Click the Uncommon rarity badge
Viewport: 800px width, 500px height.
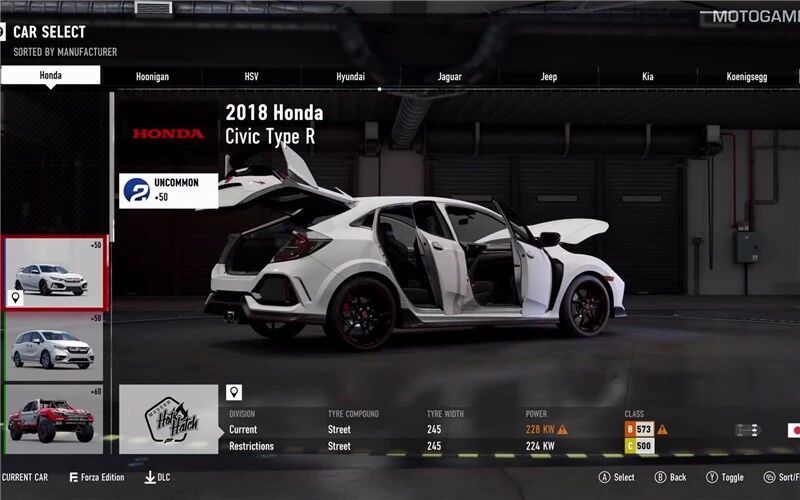coord(168,190)
